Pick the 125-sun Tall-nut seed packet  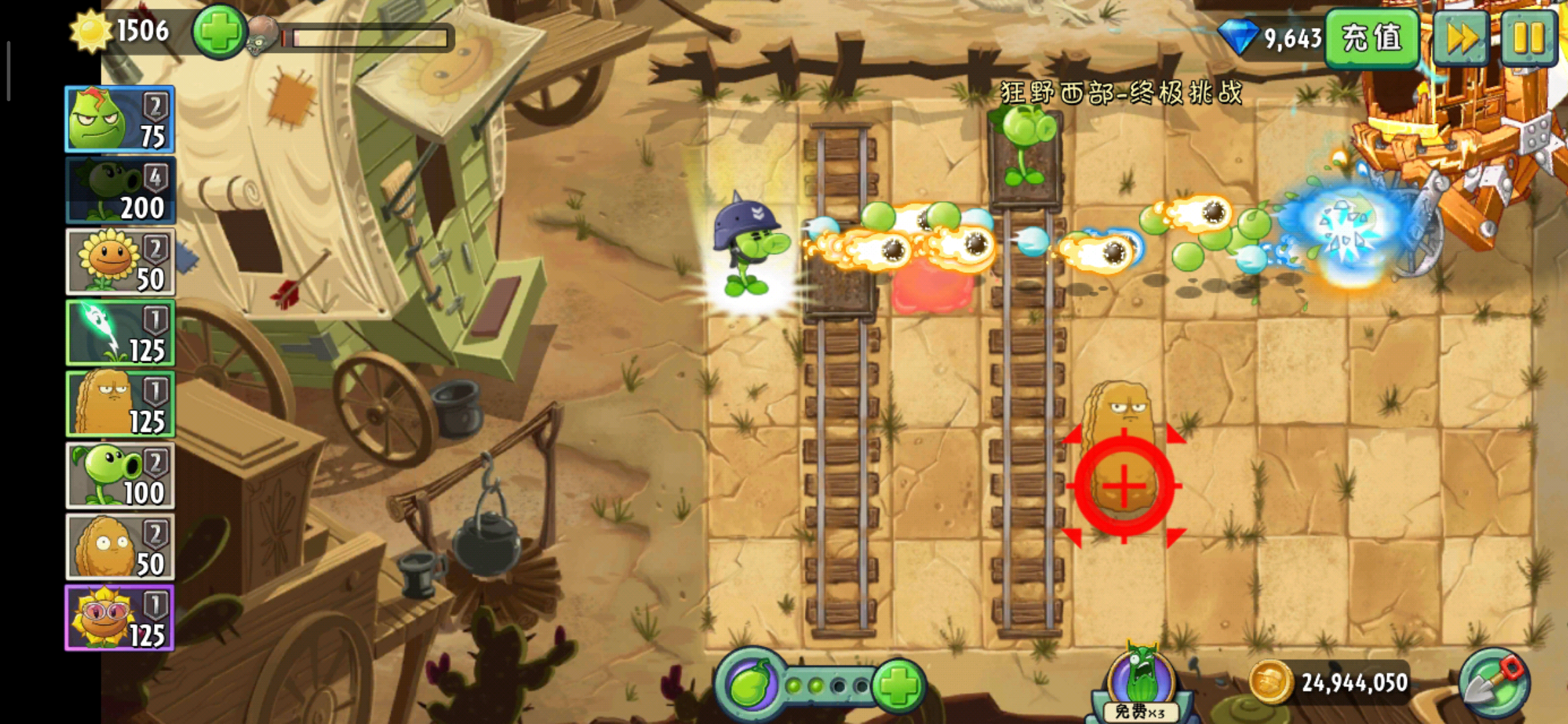[x=120, y=404]
